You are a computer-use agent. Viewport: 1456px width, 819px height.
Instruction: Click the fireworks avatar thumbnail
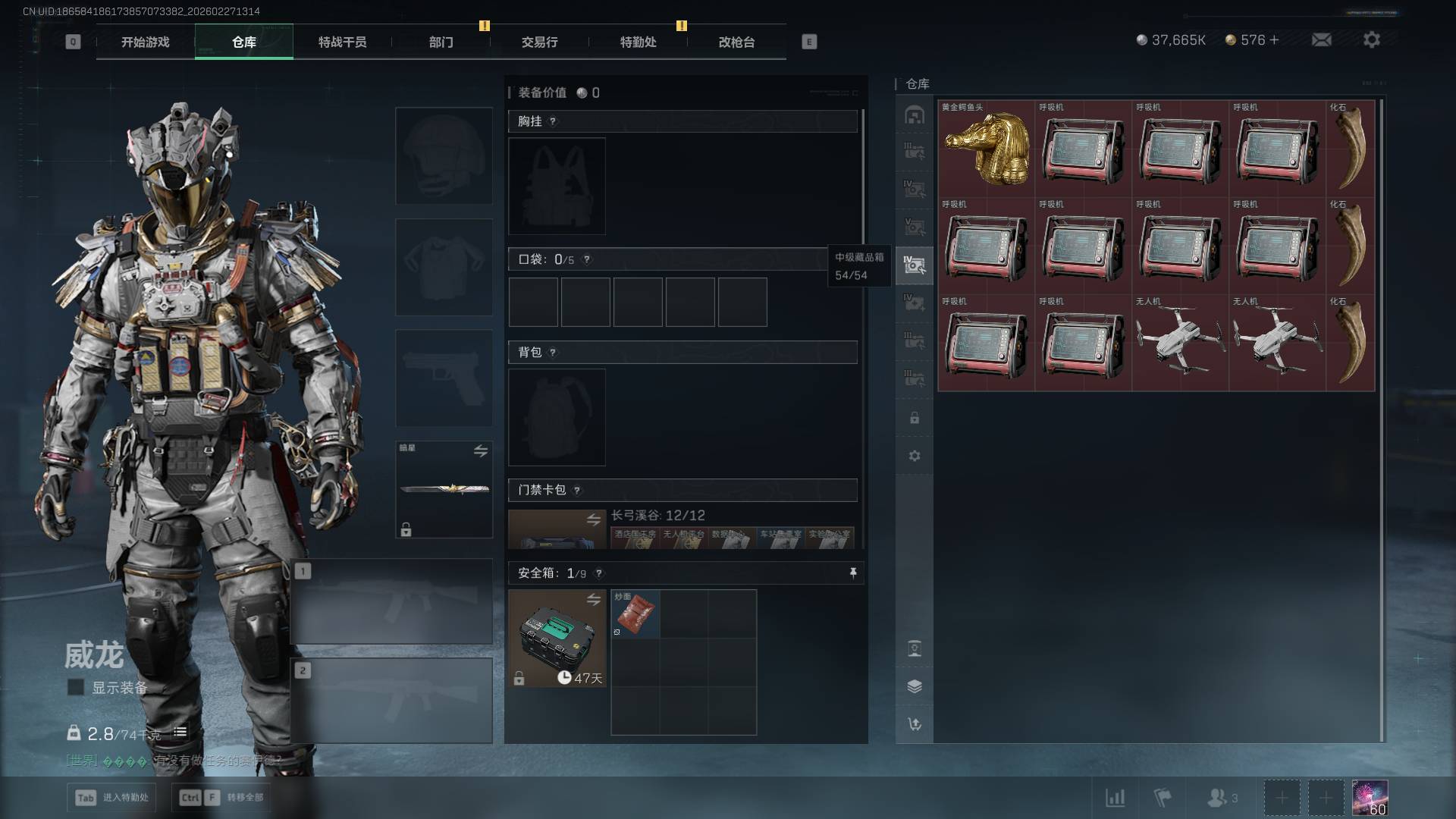(1370, 798)
